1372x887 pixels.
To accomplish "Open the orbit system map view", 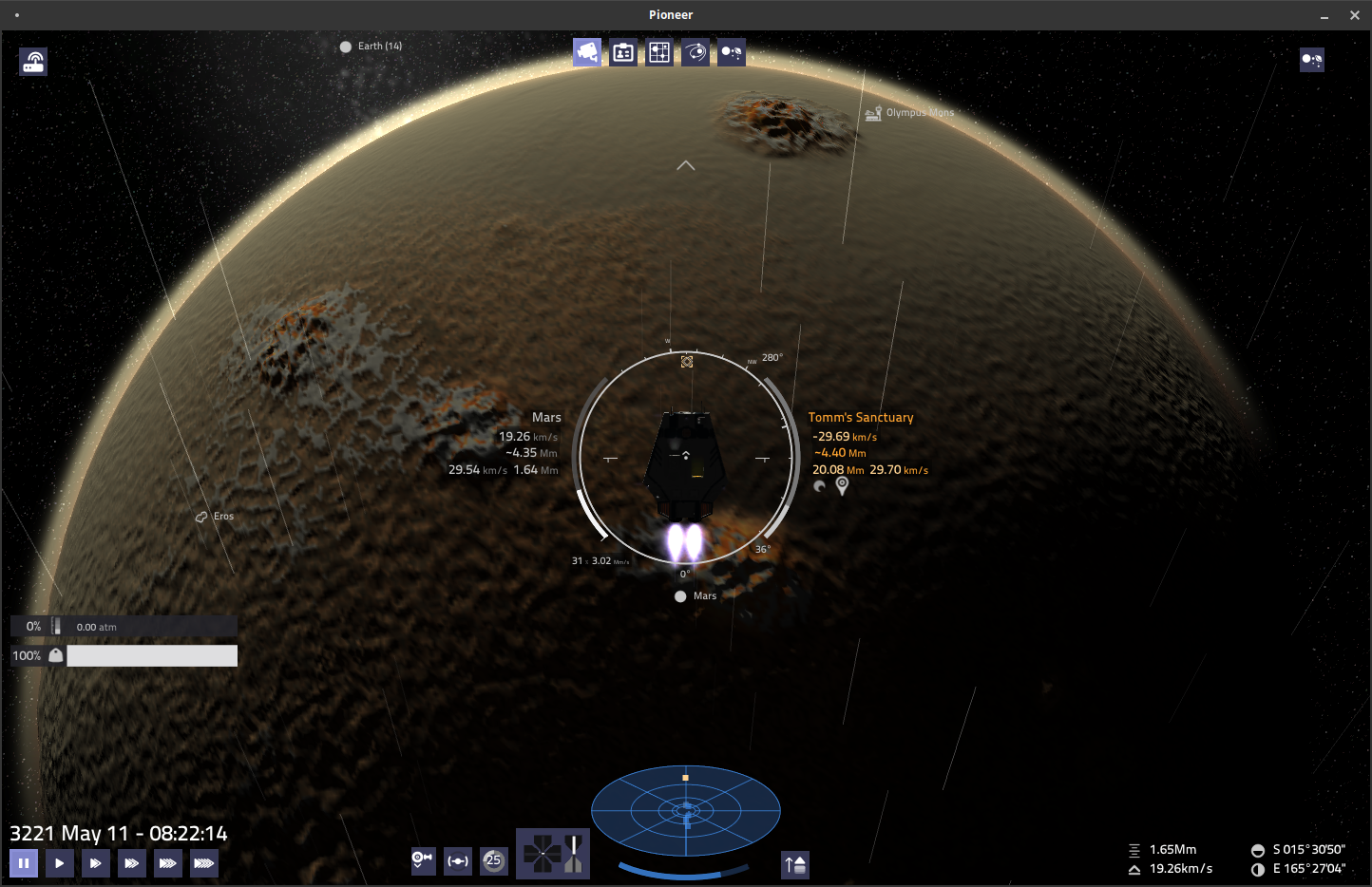I will point(696,52).
